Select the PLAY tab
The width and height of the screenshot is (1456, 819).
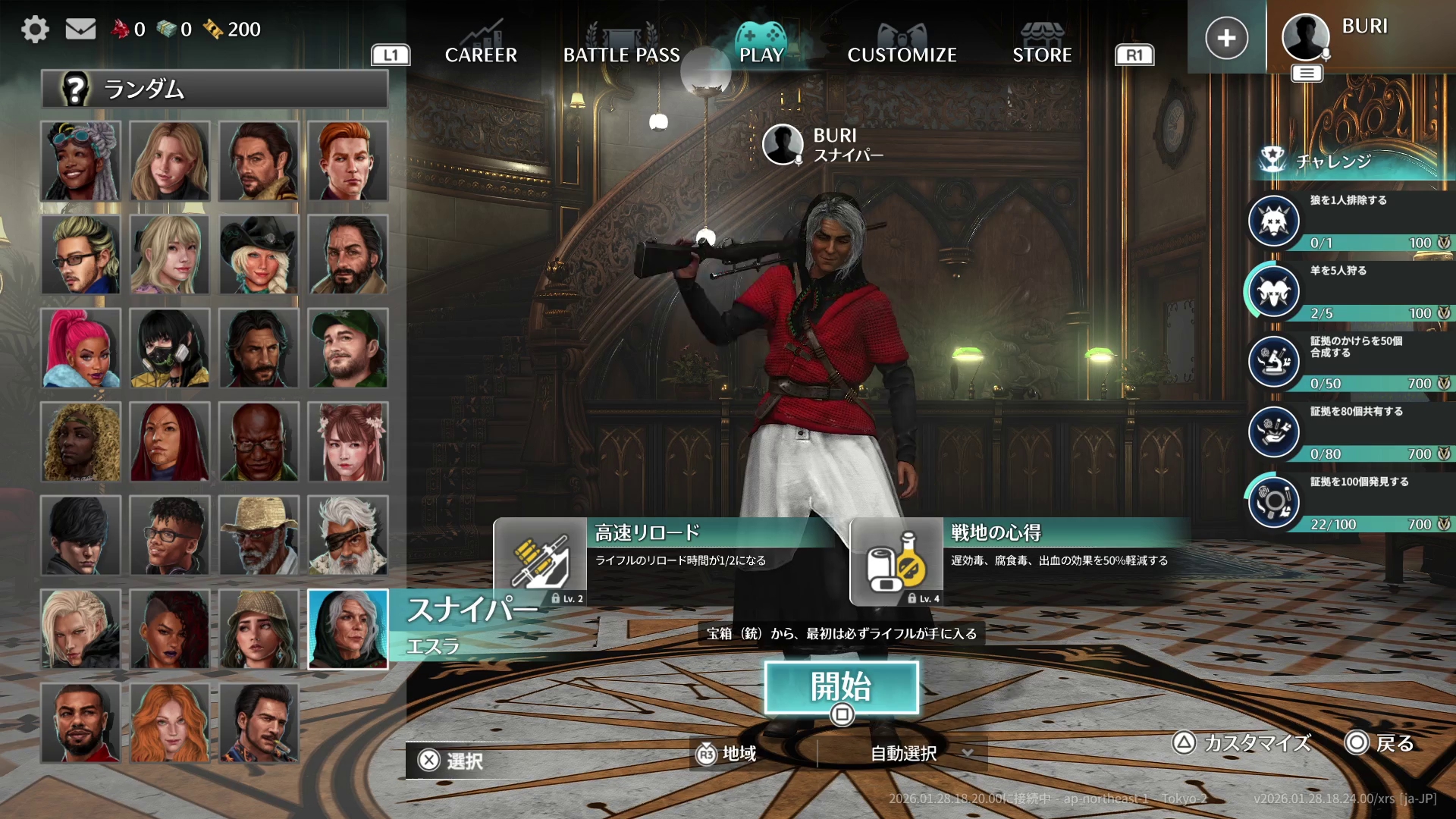761,53
